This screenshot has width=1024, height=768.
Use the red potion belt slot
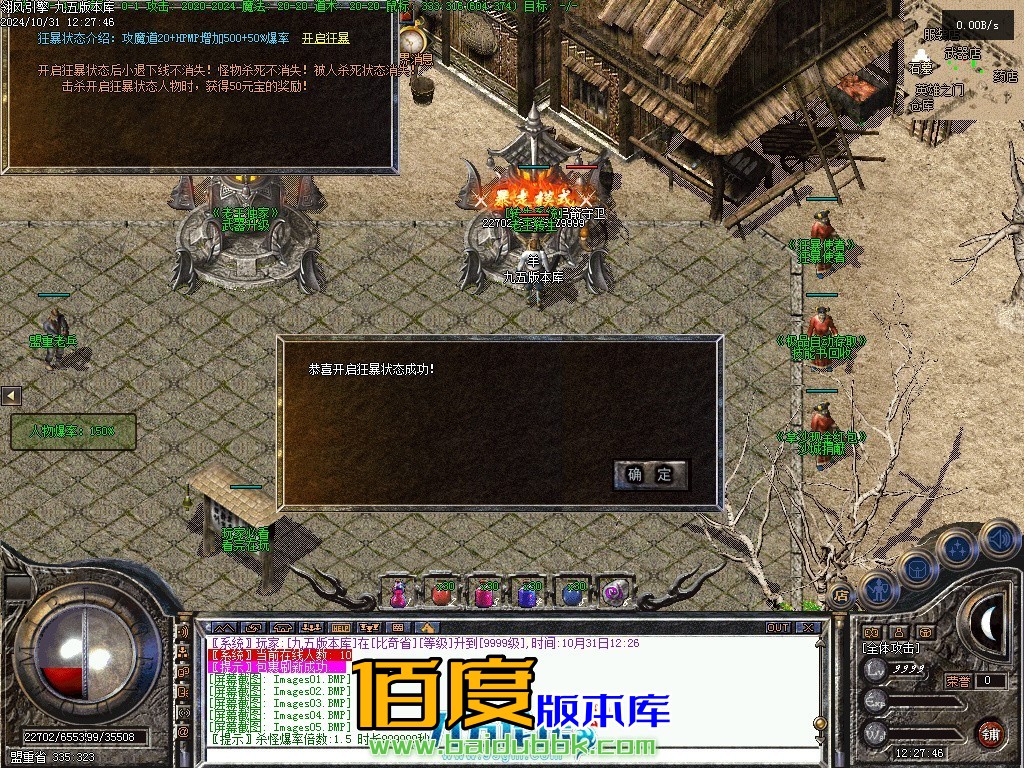tap(441, 593)
